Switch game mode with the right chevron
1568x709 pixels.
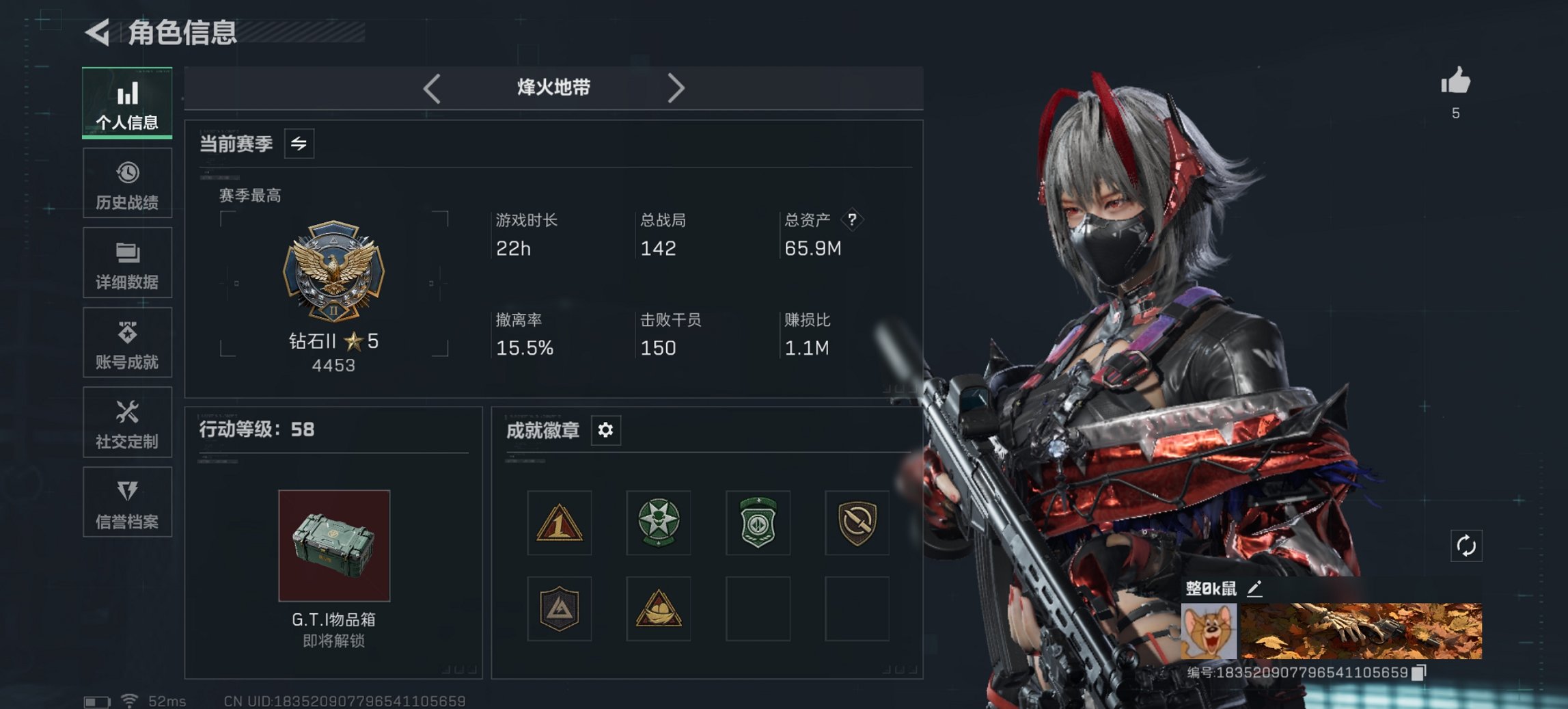pos(677,88)
